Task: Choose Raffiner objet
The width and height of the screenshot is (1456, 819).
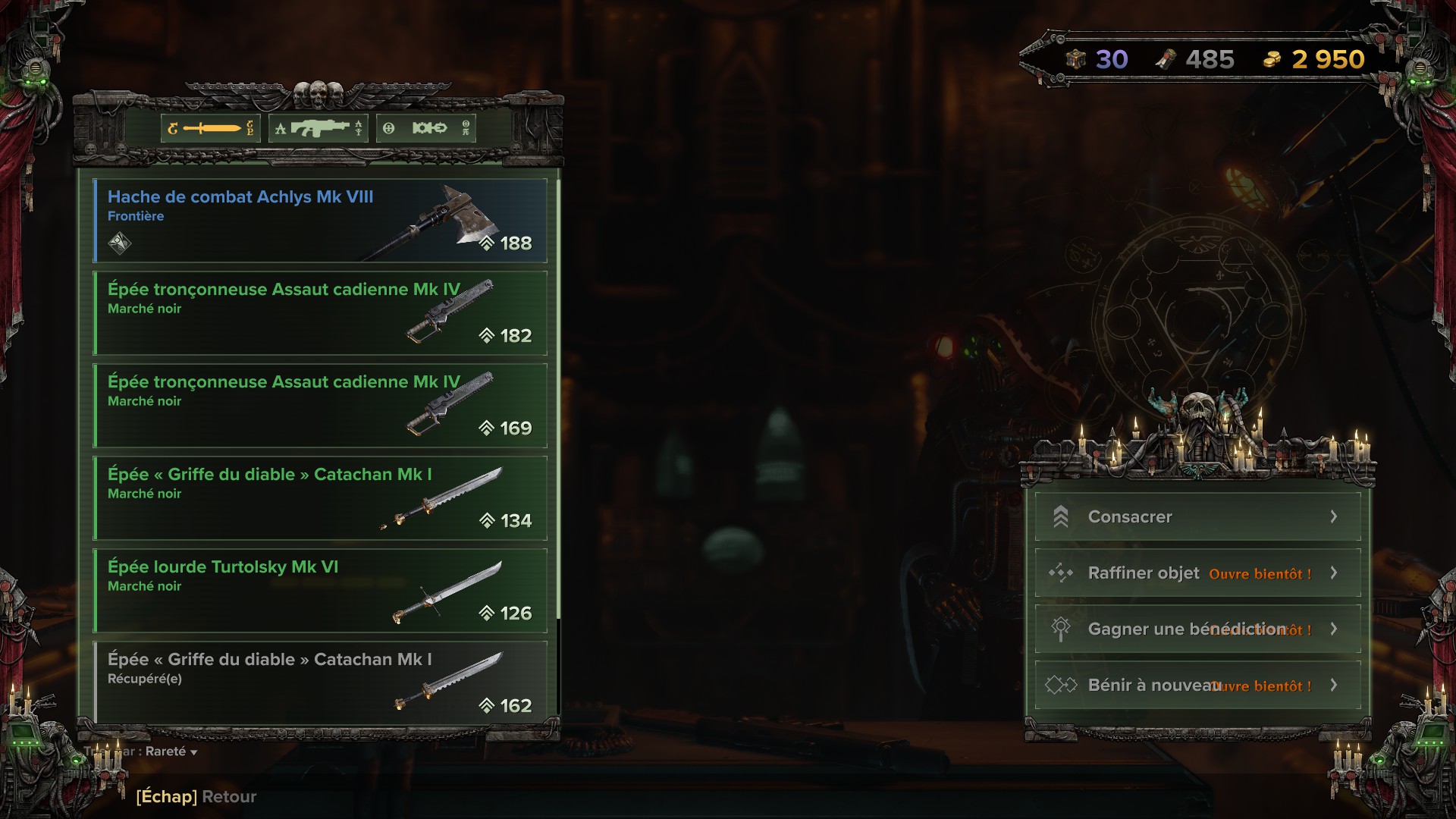Action: tap(1197, 573)
